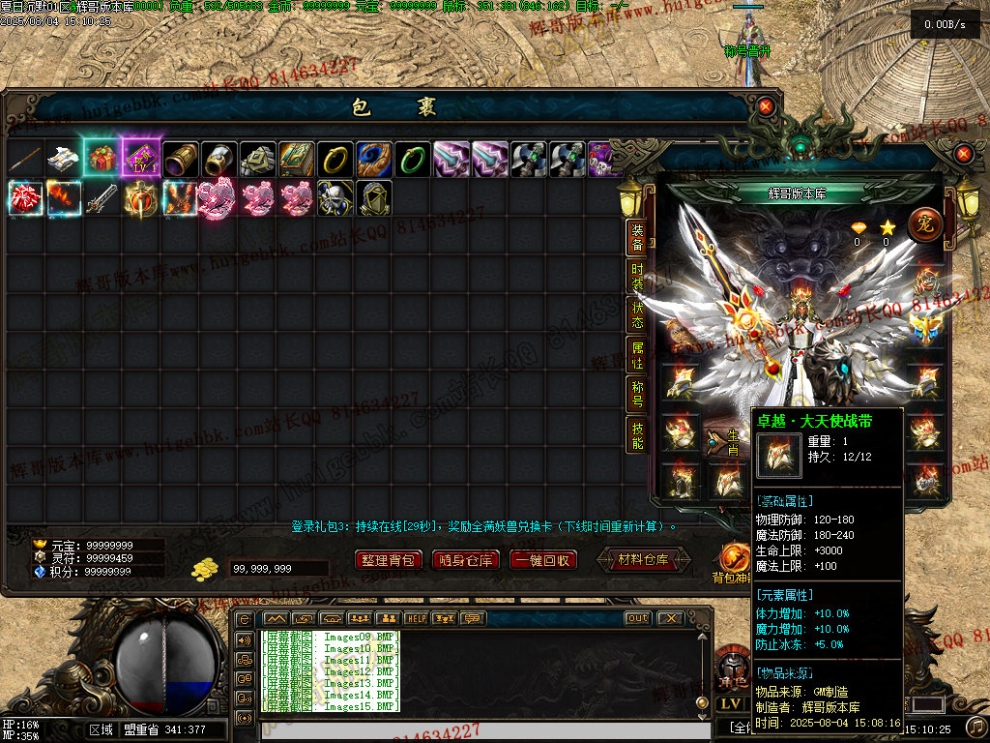The image size is (990, 743).
Task: Pick the gold ring in bag
Action: coord(335,158)
